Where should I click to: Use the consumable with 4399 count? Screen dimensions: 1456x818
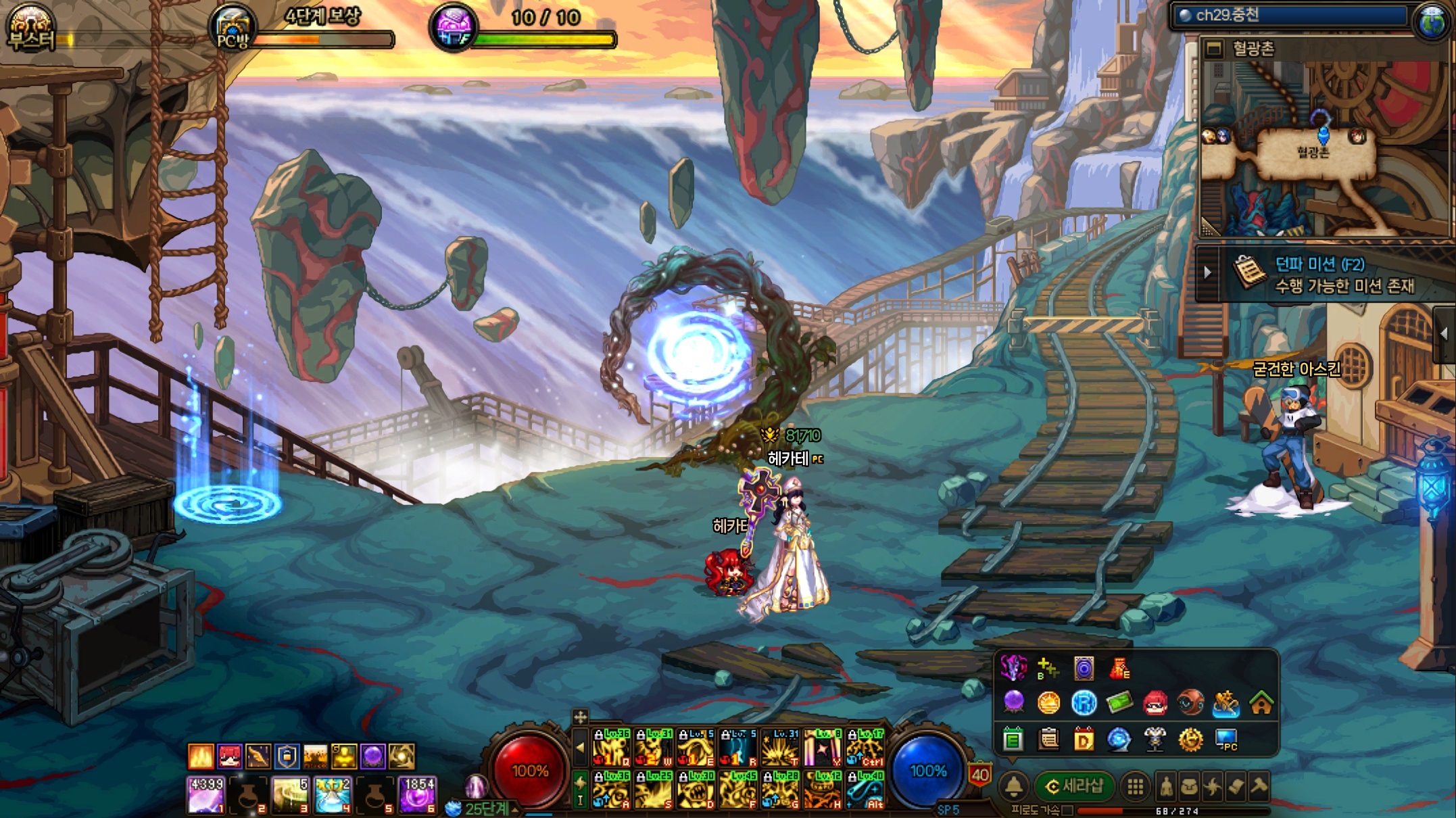(205, 795)
